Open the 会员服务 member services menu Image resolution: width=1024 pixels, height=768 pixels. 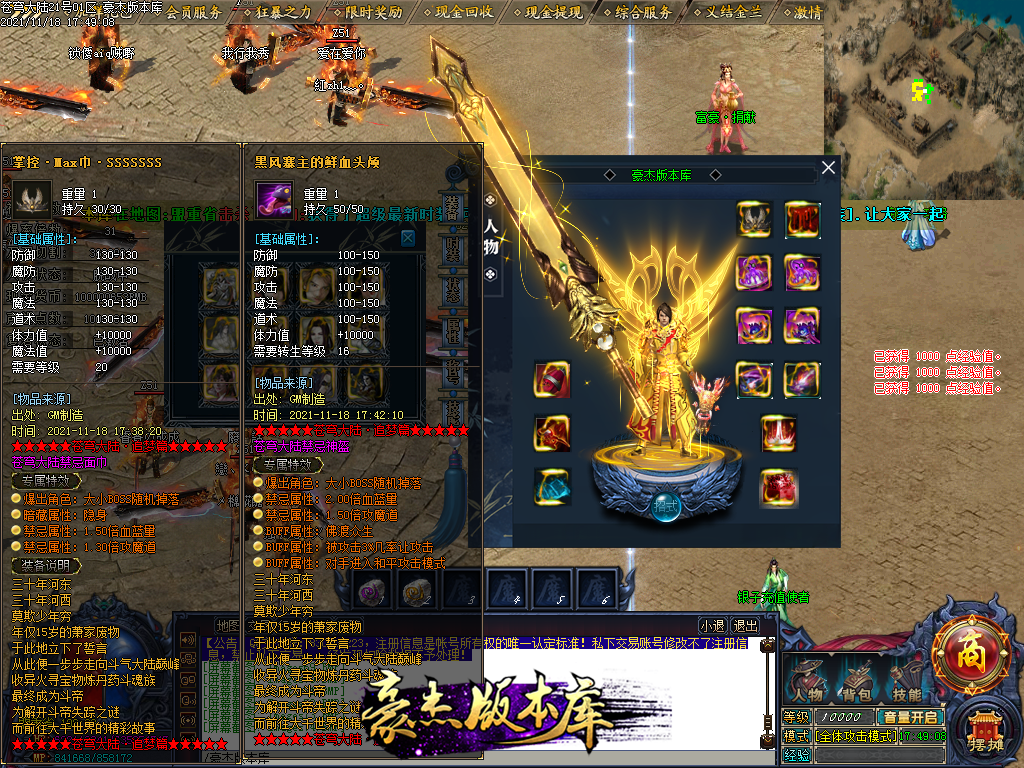(x=194, y=12)
